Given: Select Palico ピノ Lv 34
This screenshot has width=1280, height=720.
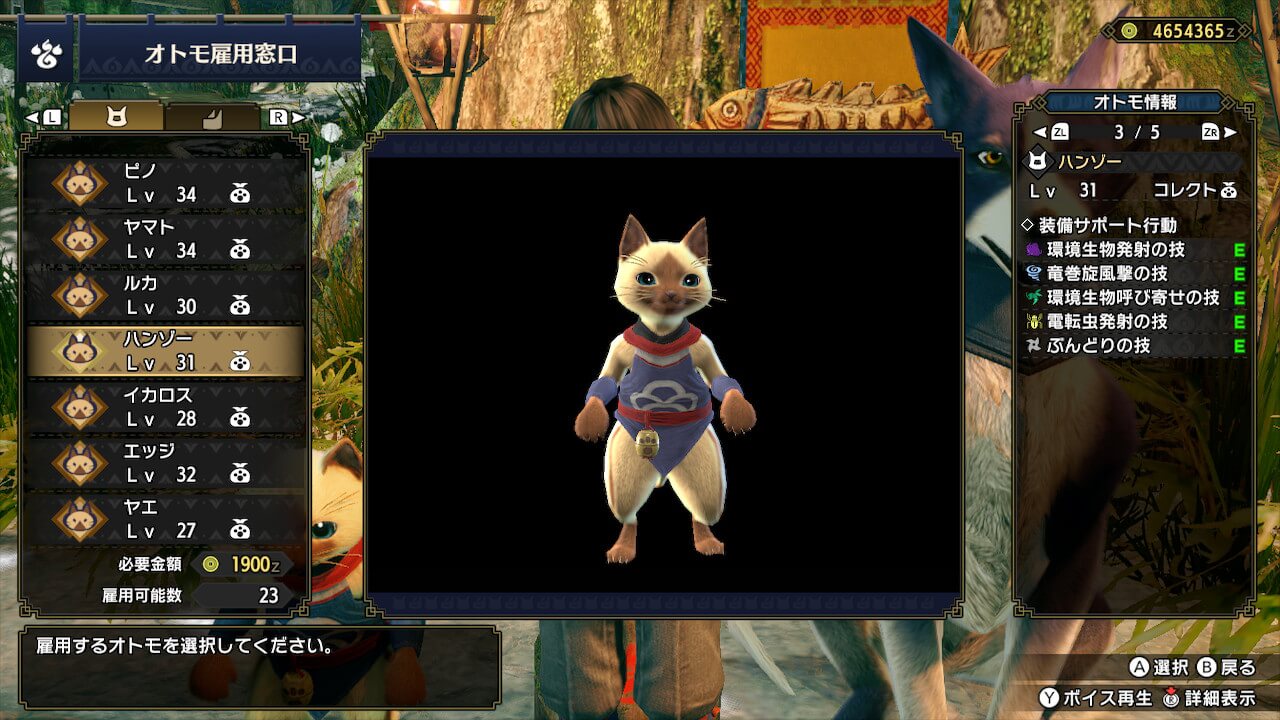Looking at the screenshot, I should (165, 183).
